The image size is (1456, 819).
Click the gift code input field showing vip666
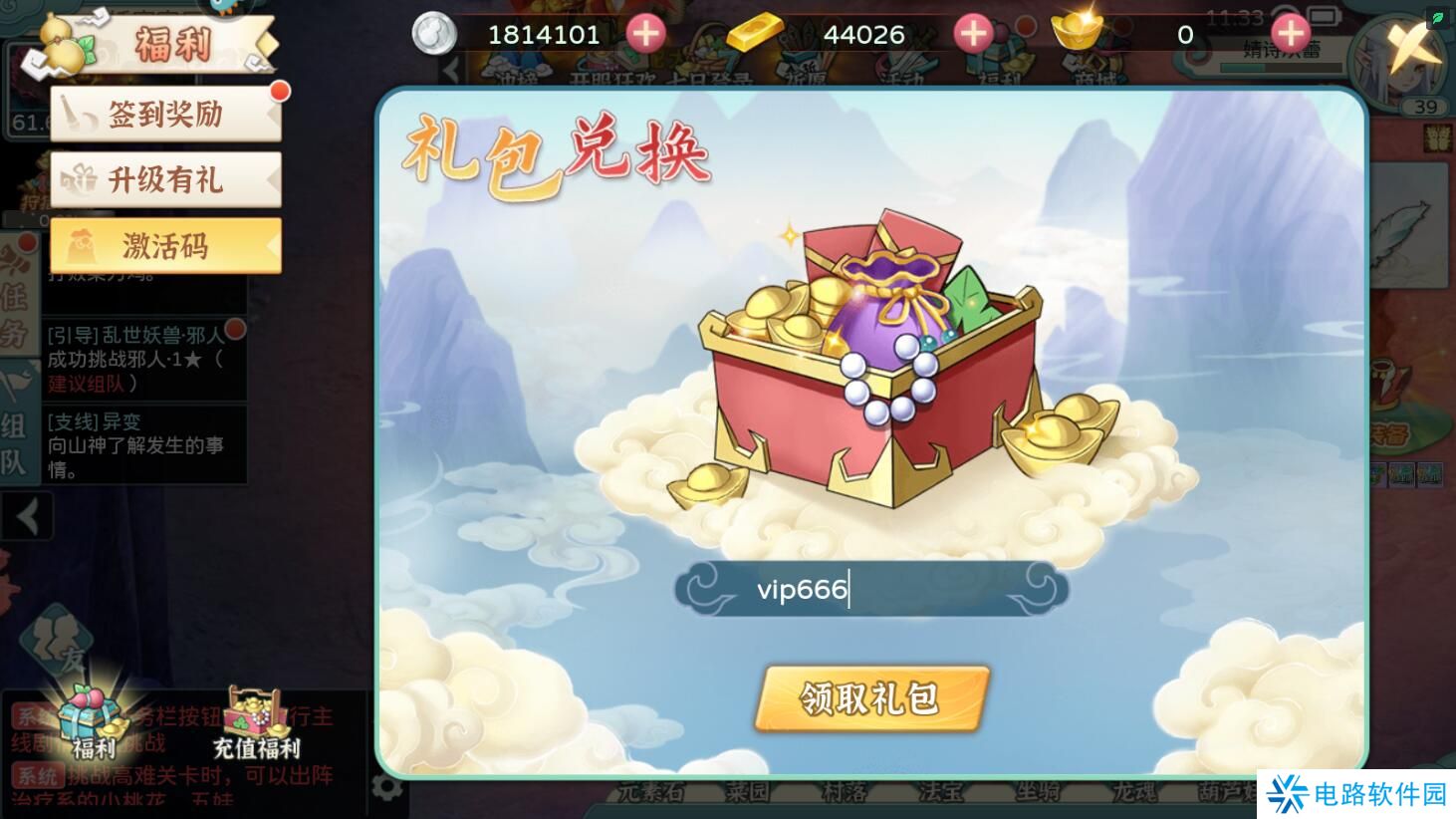pos(869,589)
